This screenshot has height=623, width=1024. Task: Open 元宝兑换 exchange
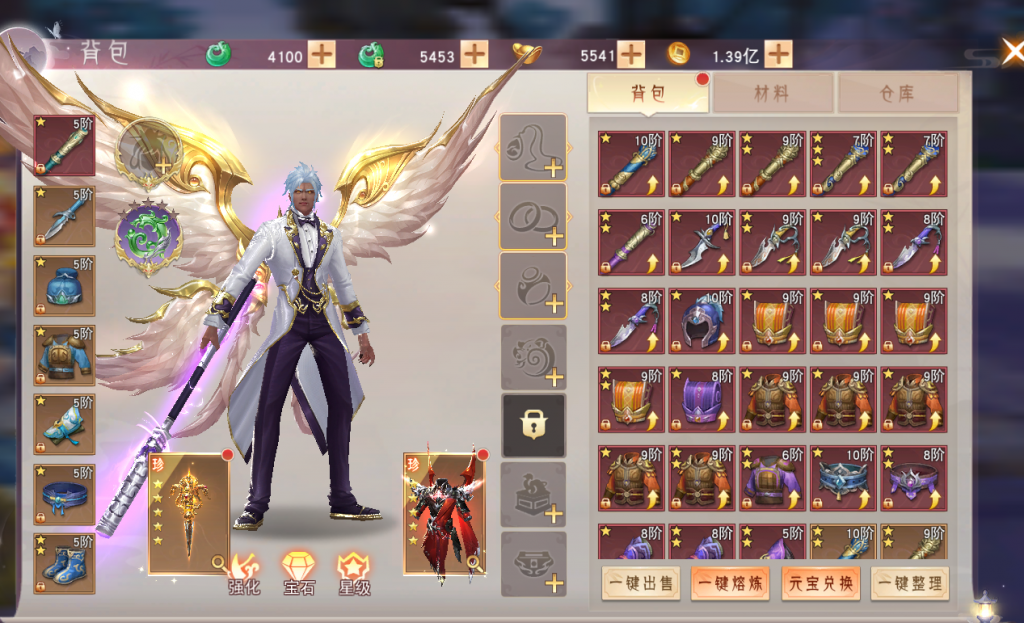click(x=820, y=583)
